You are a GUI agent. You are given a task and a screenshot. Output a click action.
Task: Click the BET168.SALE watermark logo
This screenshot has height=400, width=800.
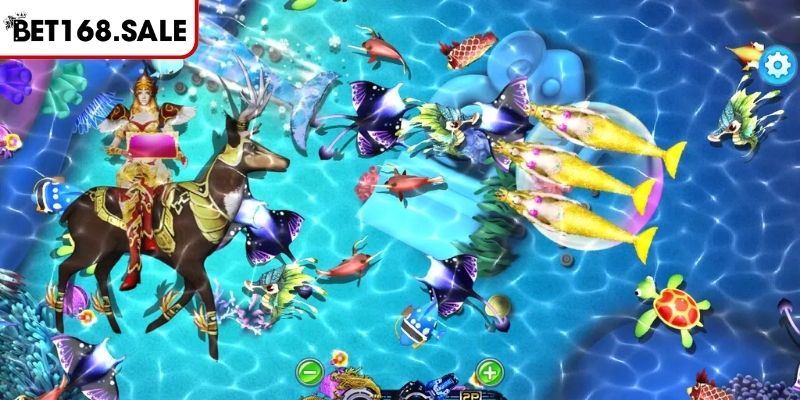click(98, 30)
